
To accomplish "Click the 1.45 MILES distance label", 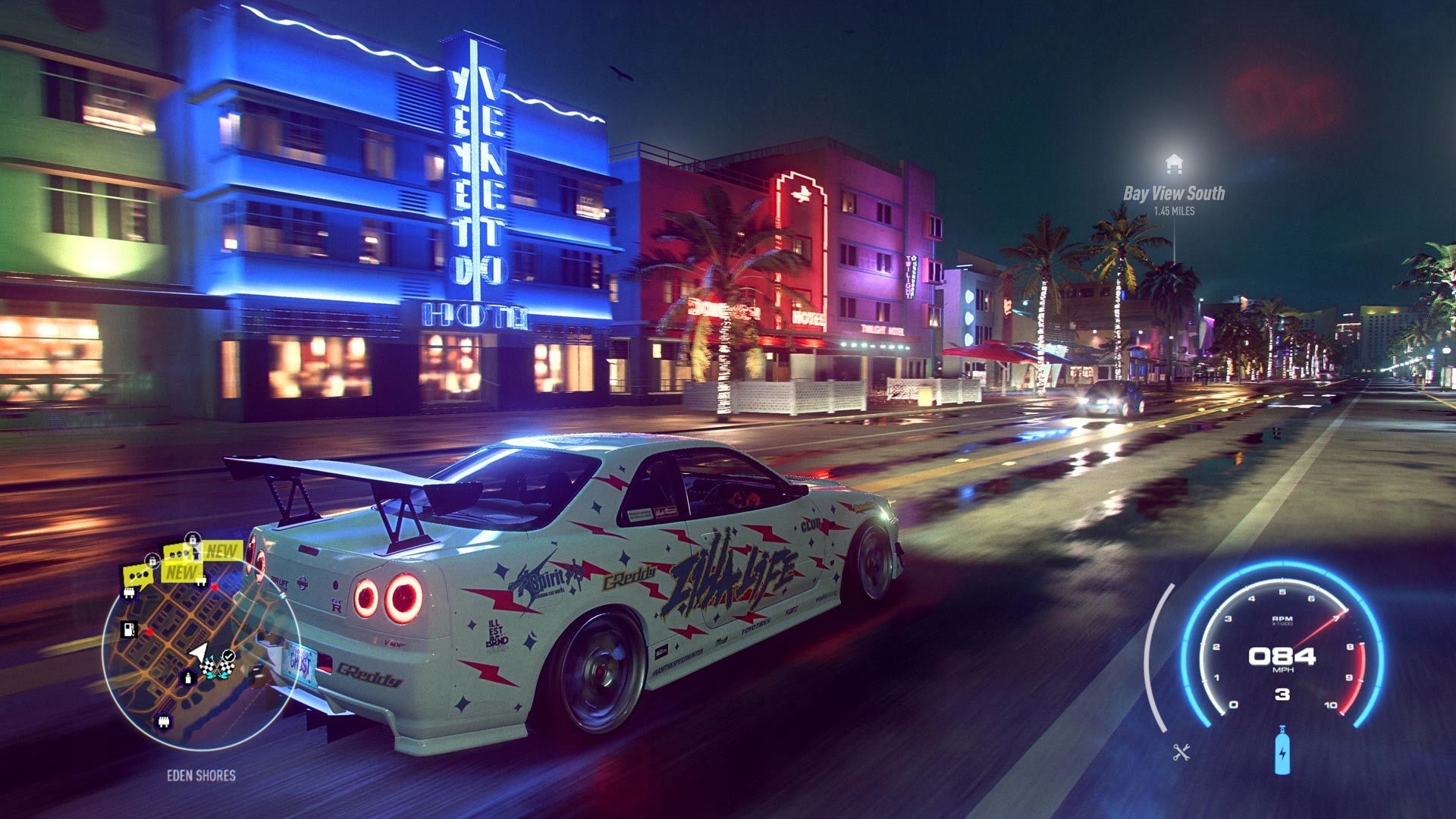I will pos(1175,211).
